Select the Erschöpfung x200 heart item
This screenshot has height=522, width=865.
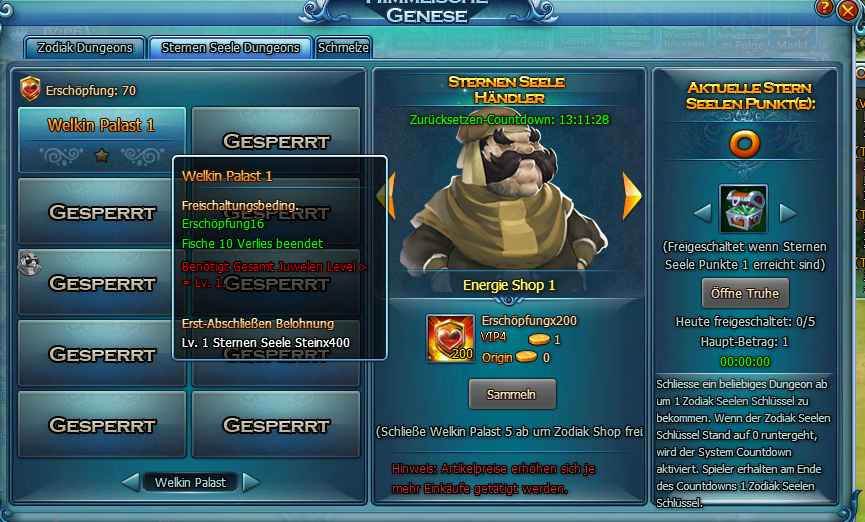coord(450,338)
